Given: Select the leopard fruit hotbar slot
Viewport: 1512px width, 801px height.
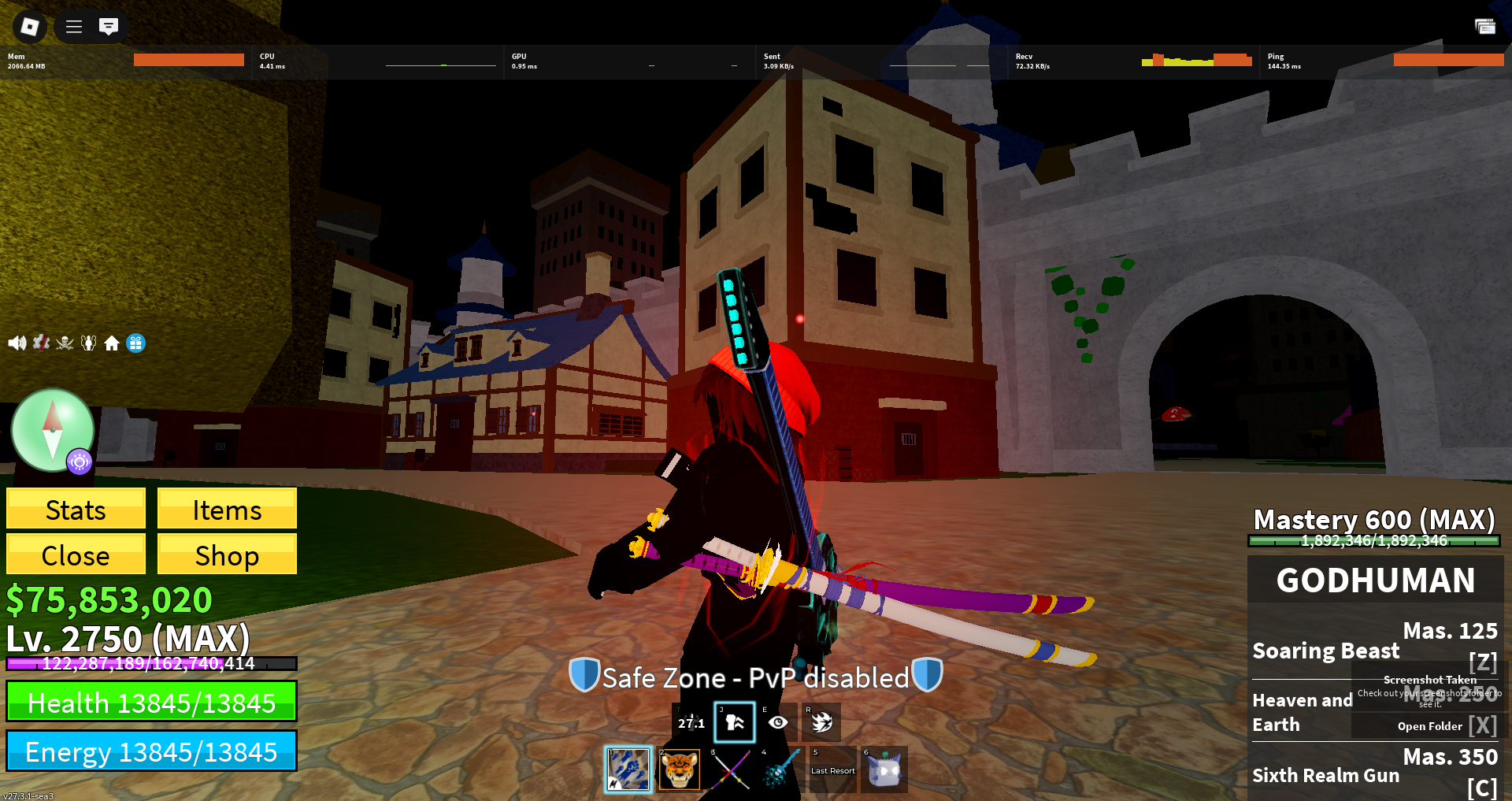Looking at the screenshot, I should pos(679,769).
